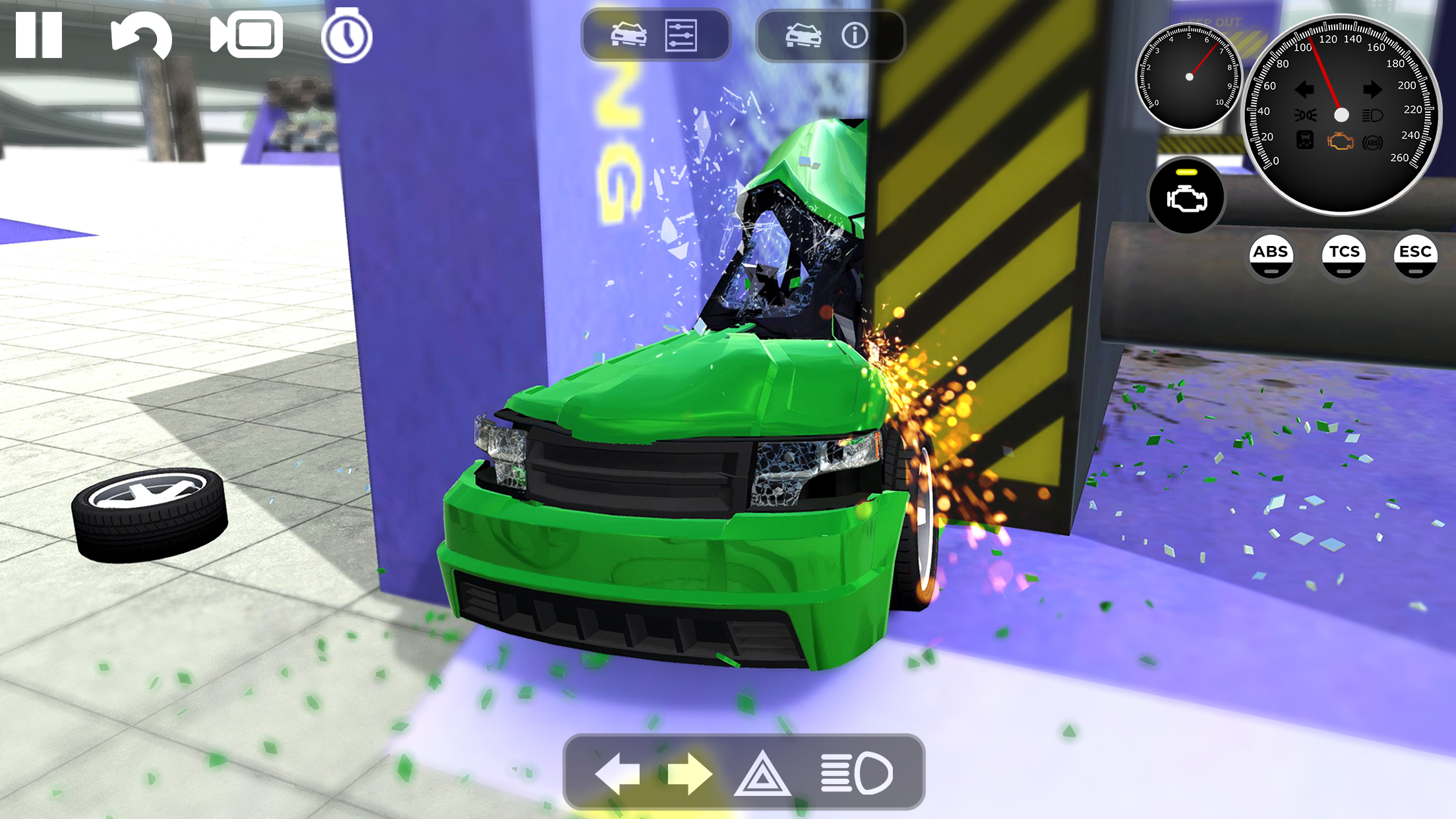Click the speedometer needle hub
The height and width of the screenshot is (819, 1456).
tap(1341, 115)
